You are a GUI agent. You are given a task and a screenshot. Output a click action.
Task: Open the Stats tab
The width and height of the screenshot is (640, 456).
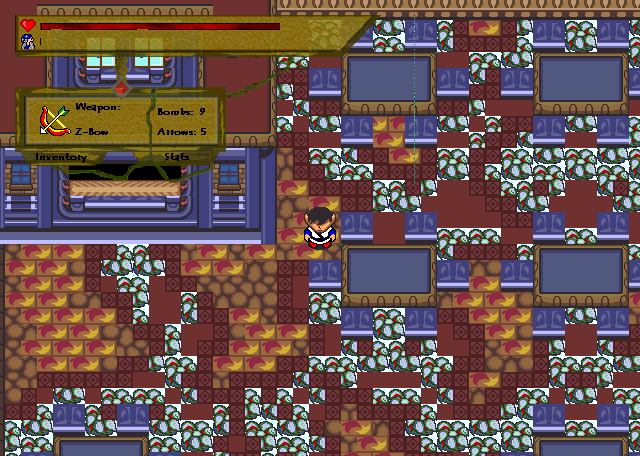pyautogui.click(x=177, y=157)
